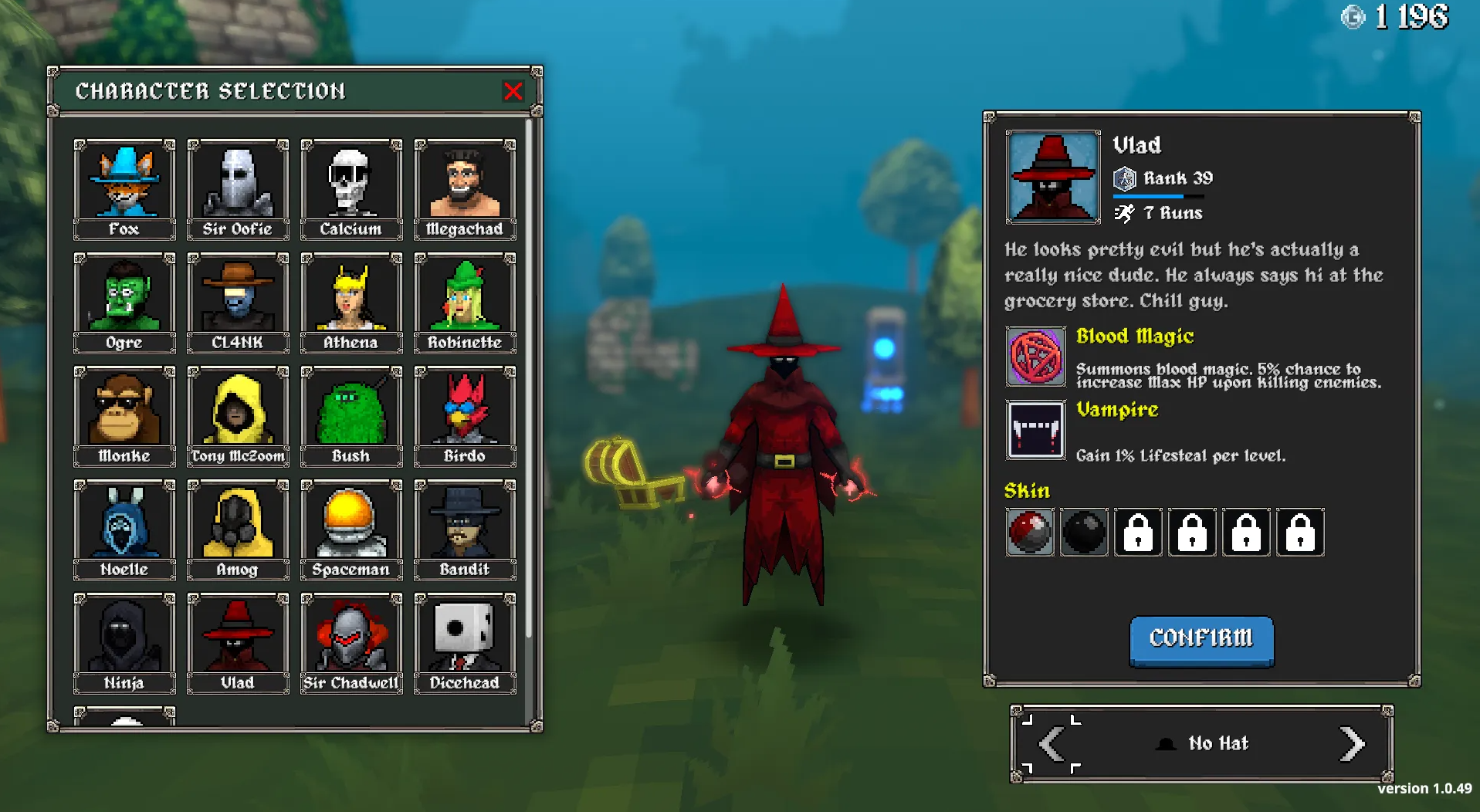1480x812 pixels.
Task: Select the Dicehead character tile
Action: point(465,642)
